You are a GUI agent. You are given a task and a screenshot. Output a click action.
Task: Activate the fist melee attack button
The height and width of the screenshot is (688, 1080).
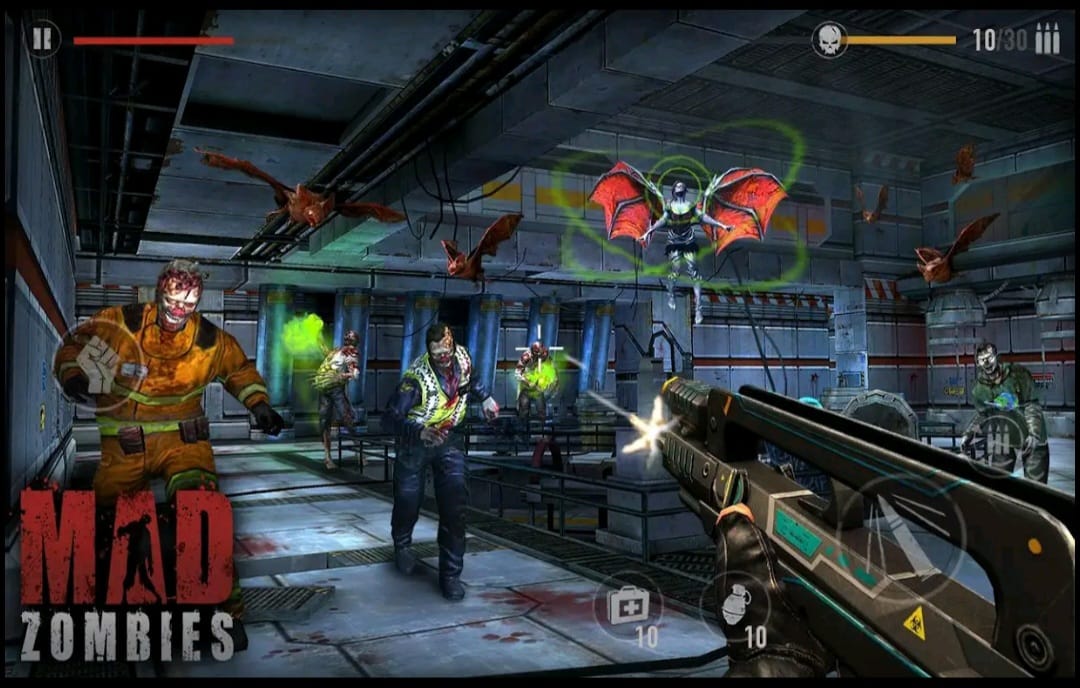(98, 369)
